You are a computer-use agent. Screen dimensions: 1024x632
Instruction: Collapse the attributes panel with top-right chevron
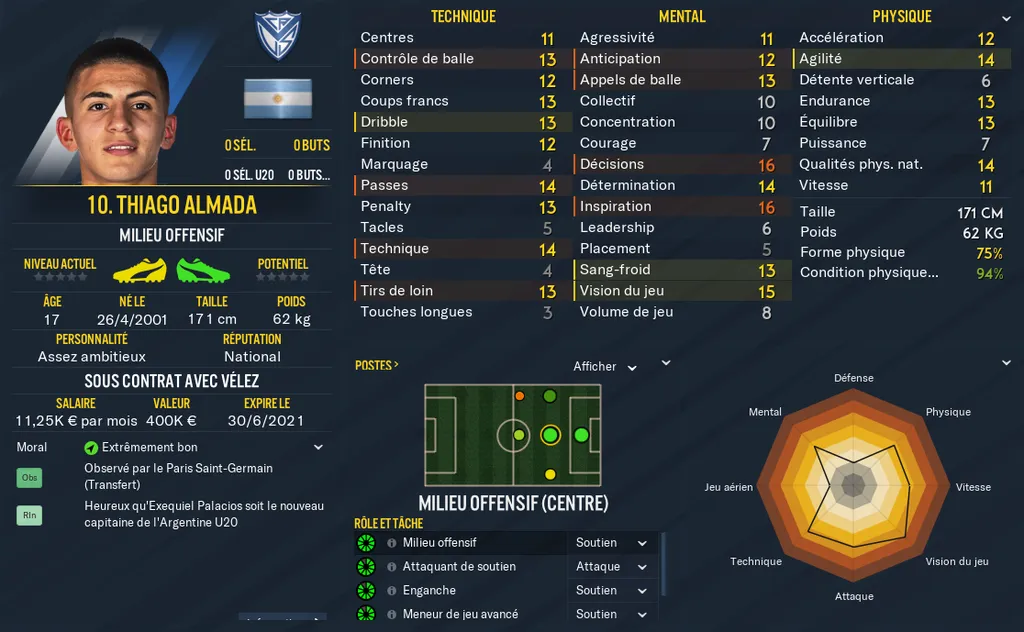[1005, 18]
